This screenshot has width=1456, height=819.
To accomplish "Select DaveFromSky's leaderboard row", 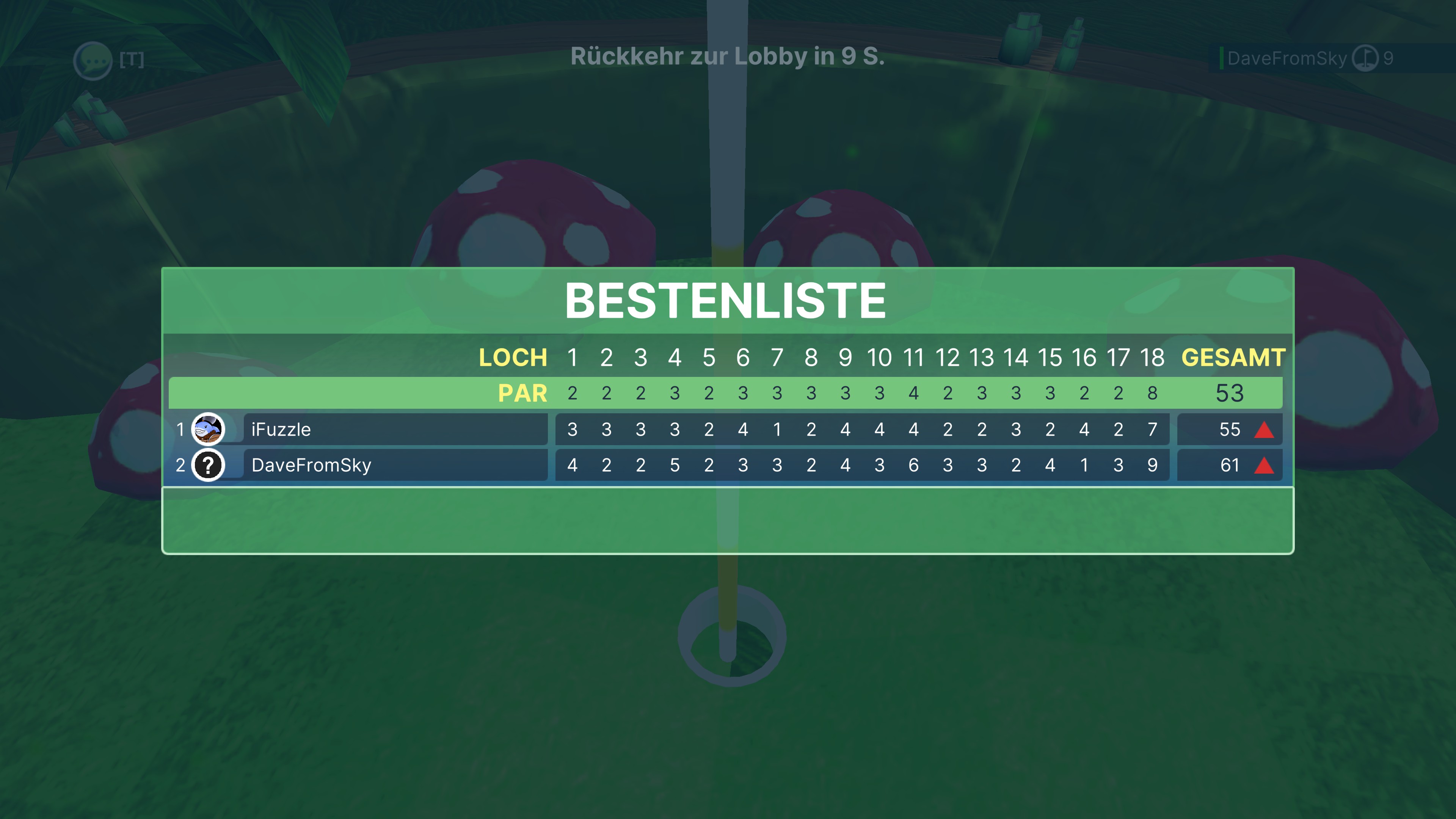I will (x=395, y=465).
